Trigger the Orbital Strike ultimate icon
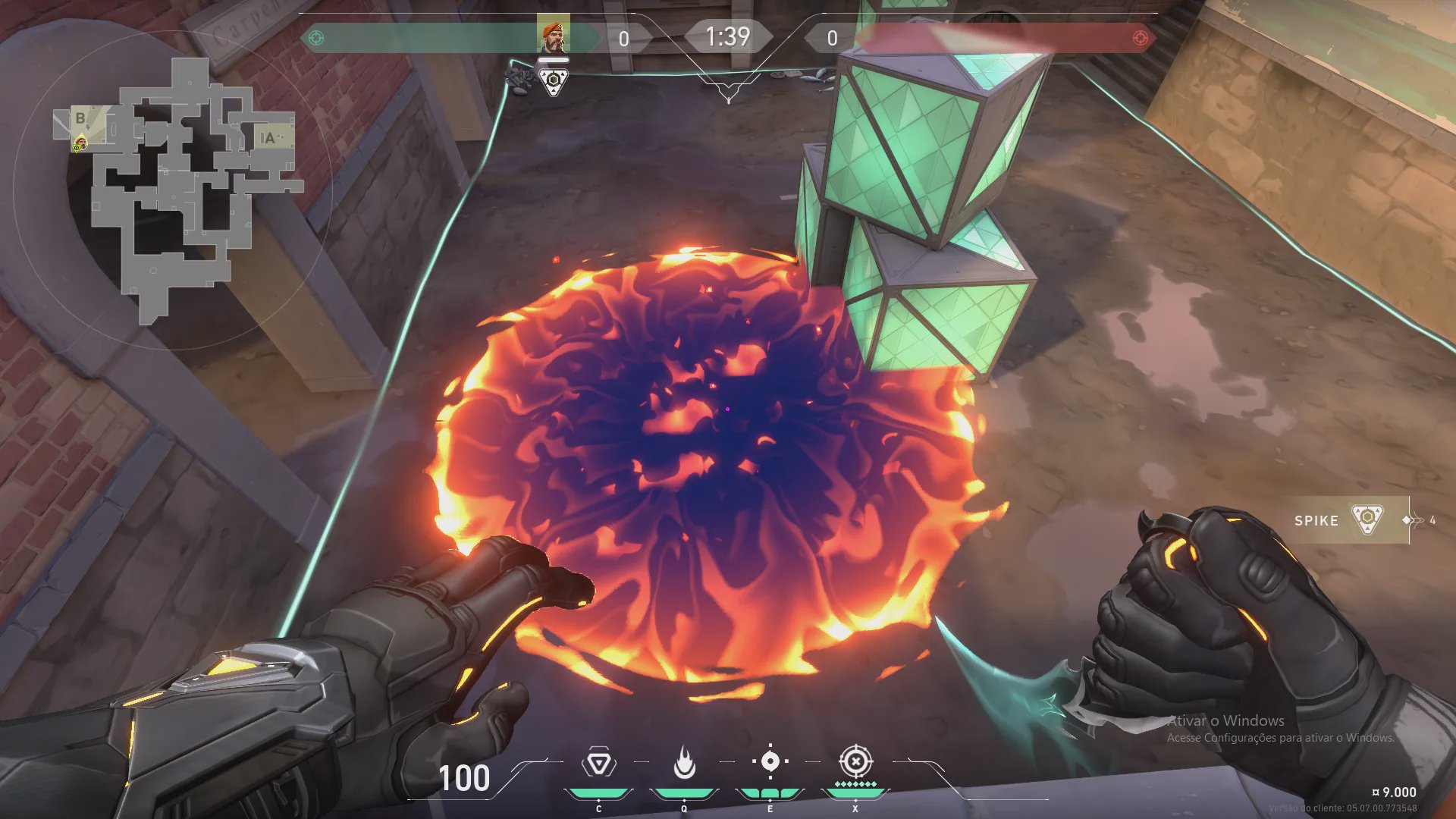 pyautogui.click(x=855, y=761)
